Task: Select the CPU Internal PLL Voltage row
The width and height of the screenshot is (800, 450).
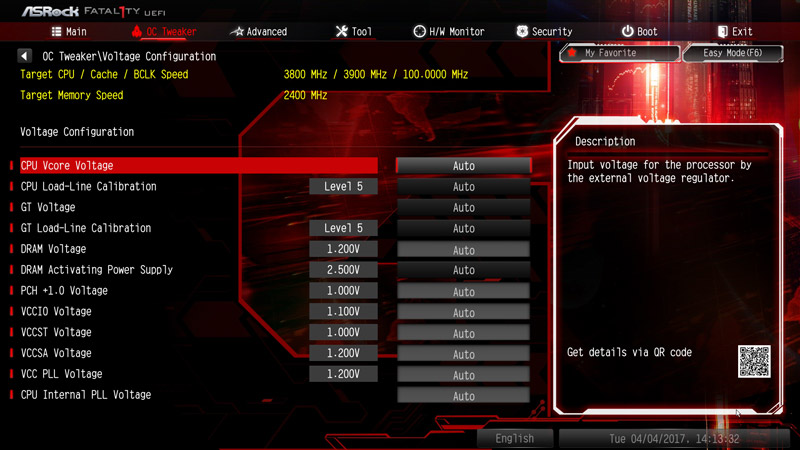Action: (x=86, y=395)
